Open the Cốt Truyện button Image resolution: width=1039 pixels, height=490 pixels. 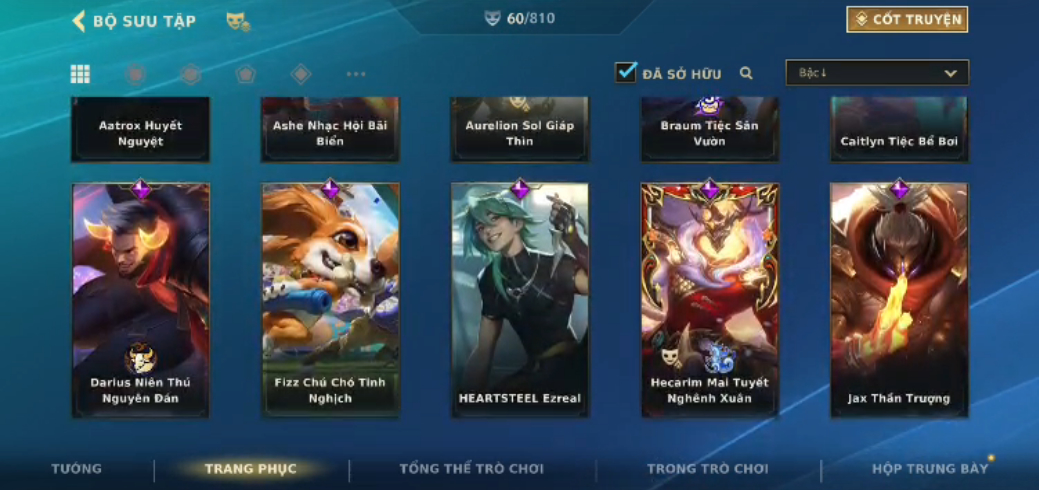tap(907, 19)
